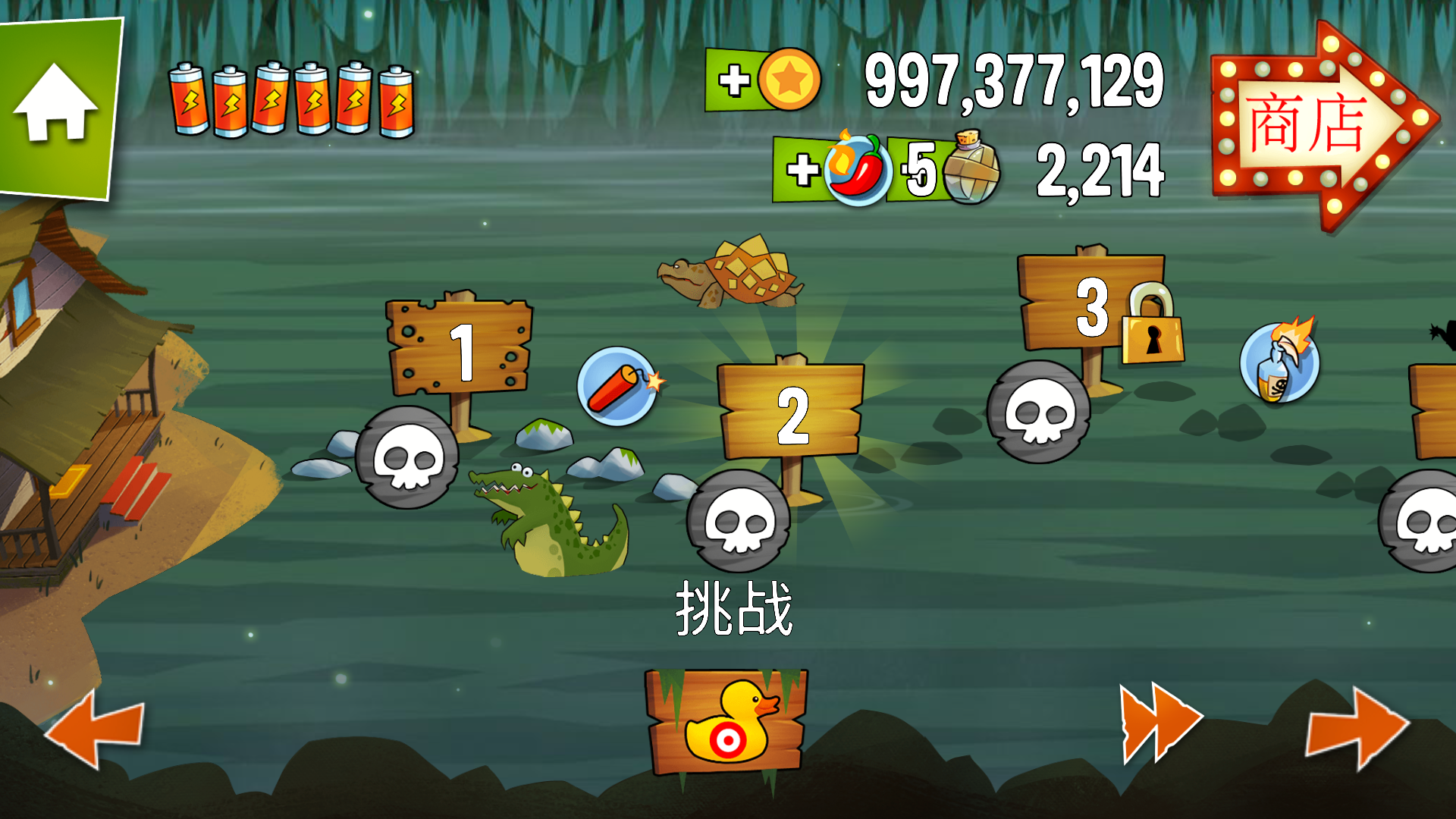Start the 挑战 challenge skull
This screenshot has width=1456, height=819.
(x=739, y=521)
